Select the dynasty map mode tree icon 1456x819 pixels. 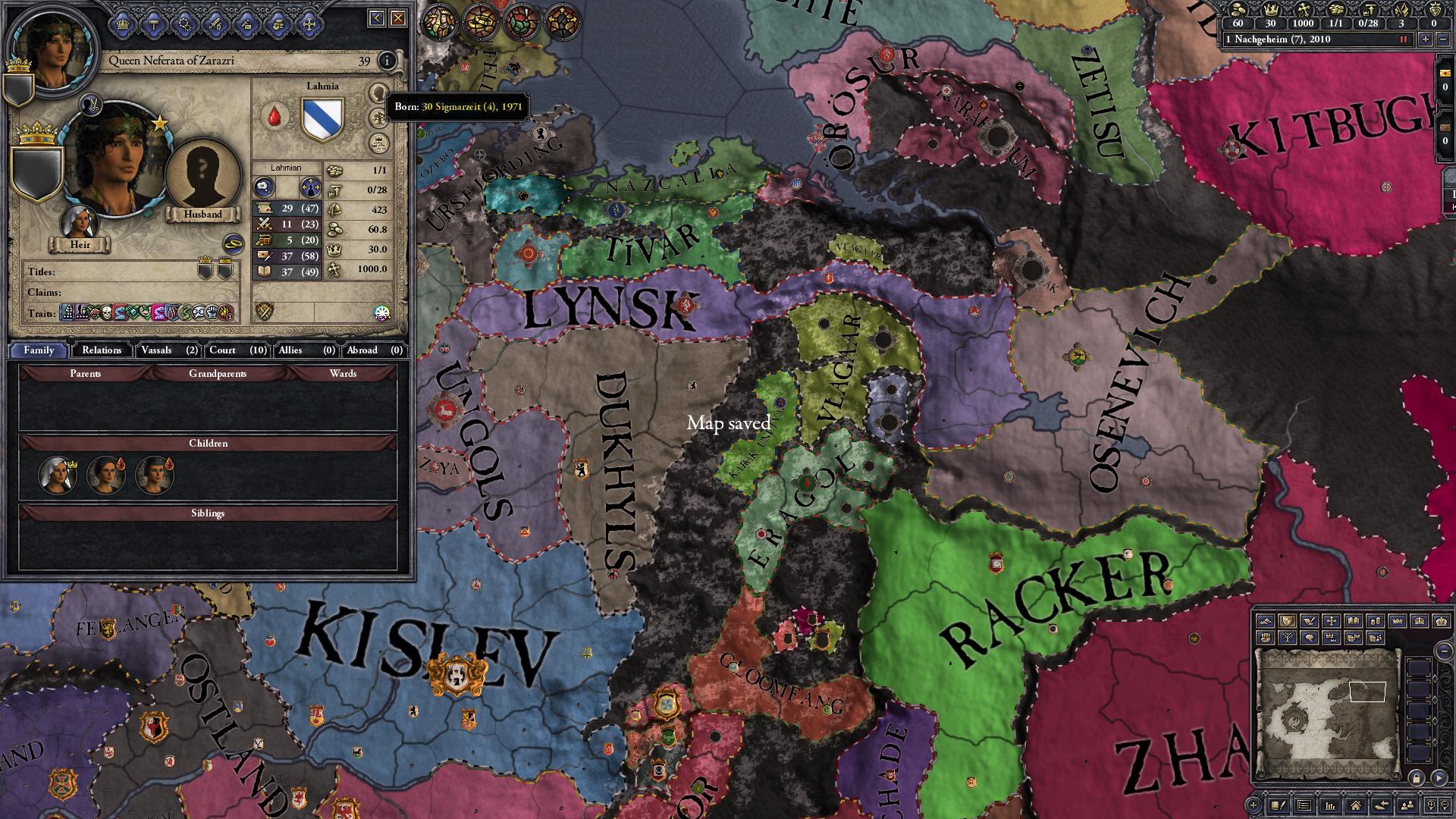[1288, 638]
